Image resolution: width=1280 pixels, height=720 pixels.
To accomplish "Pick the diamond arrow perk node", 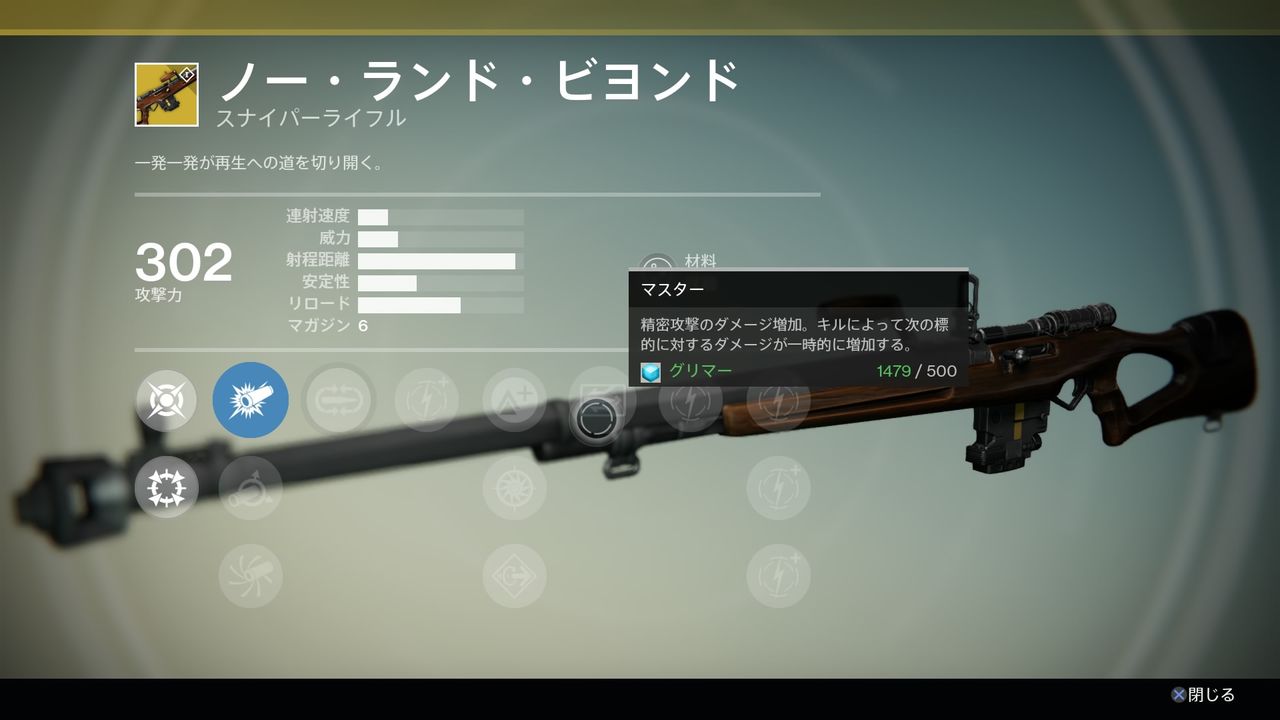I will (514, 576).
